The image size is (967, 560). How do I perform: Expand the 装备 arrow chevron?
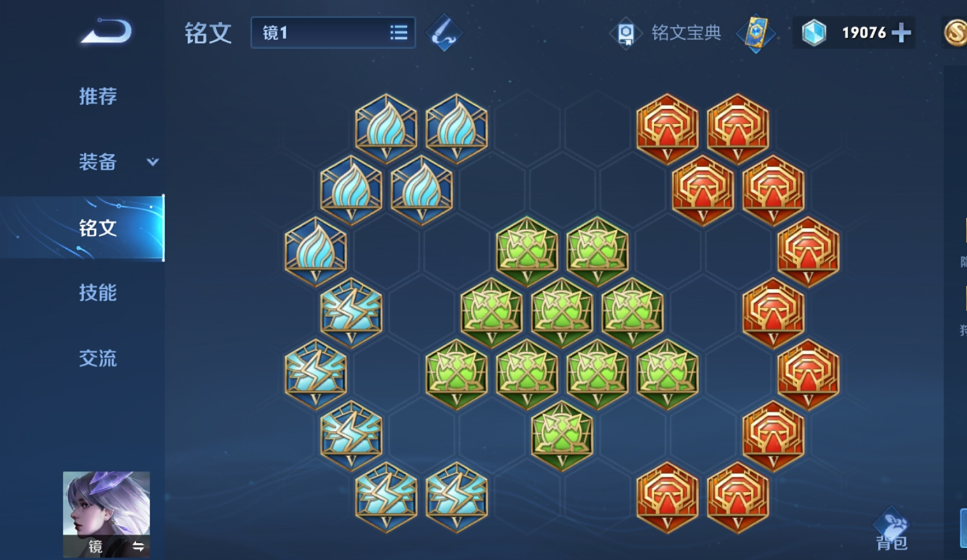pos(153,162)
